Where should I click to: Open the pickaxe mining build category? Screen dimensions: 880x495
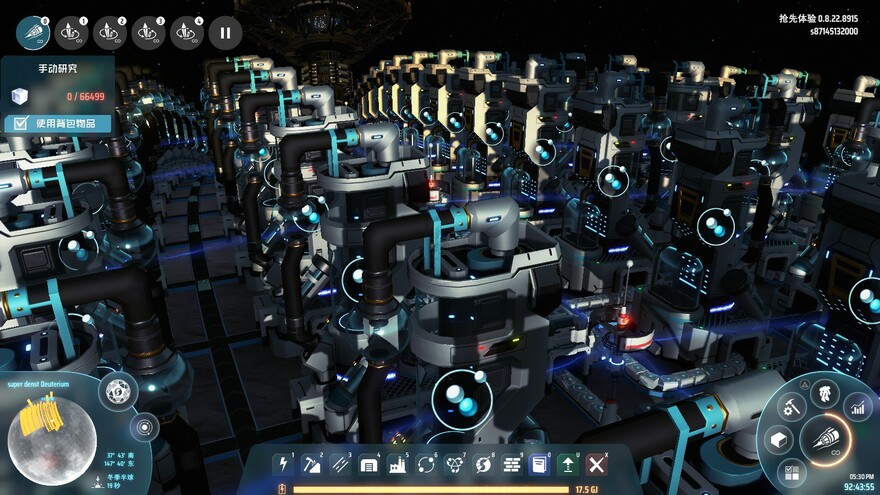tap(311, 464)
